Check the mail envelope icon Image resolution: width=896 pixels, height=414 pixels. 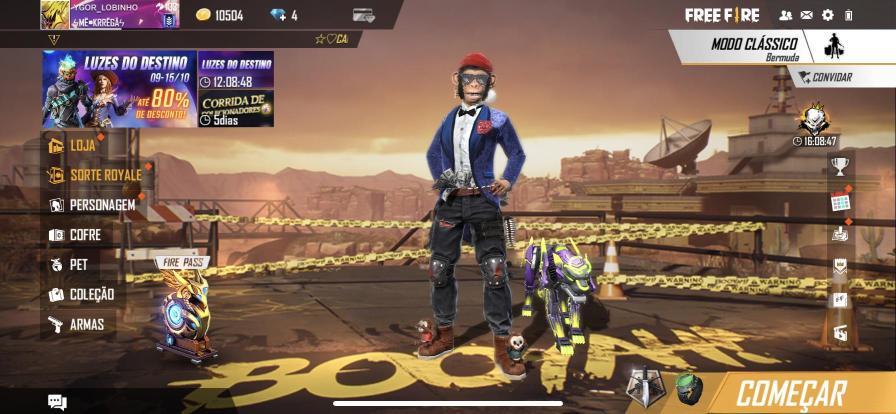(x=806, y=15)
